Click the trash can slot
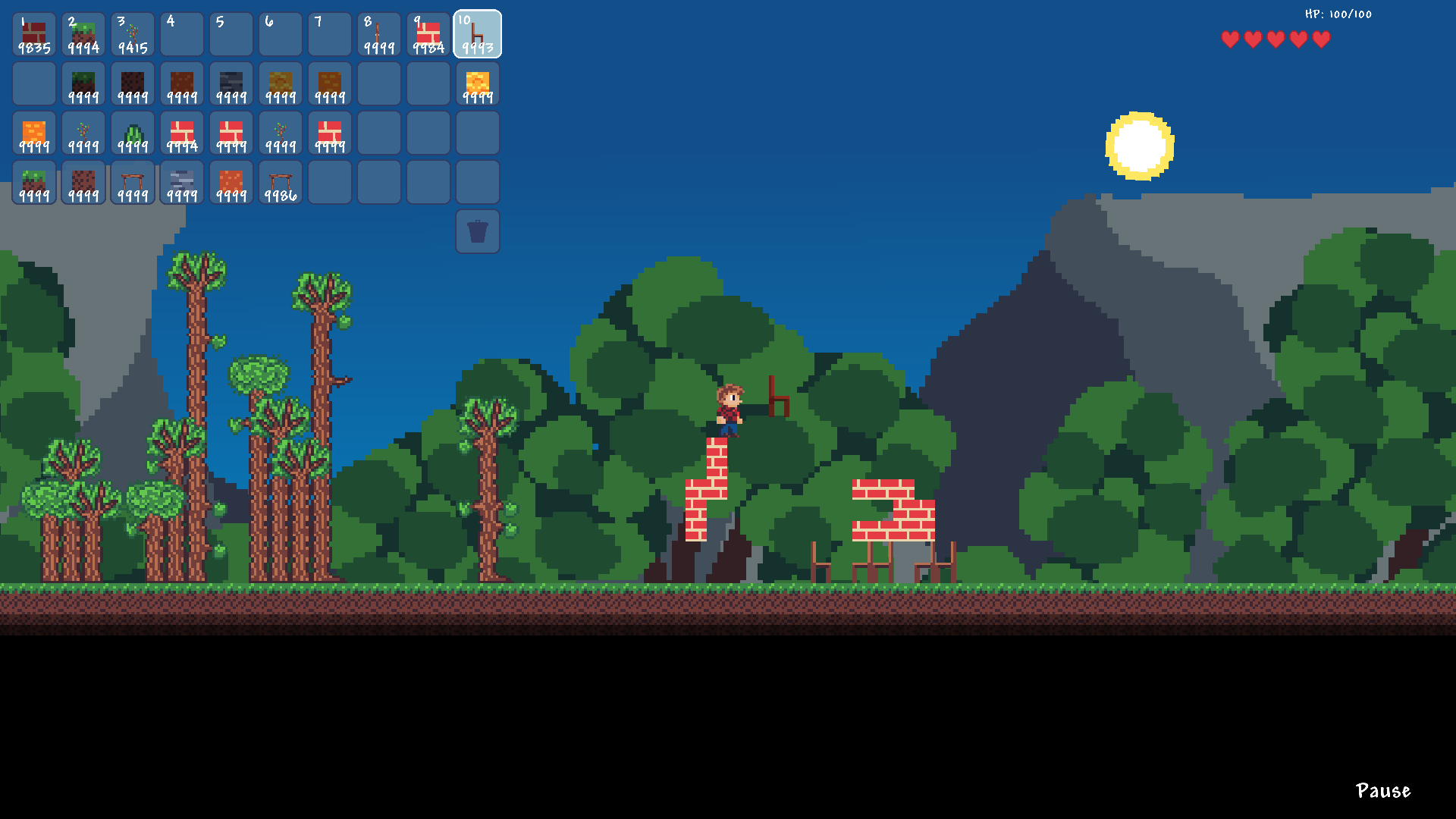The width and height of the screenshot is (1456, 819). [478, 231]
